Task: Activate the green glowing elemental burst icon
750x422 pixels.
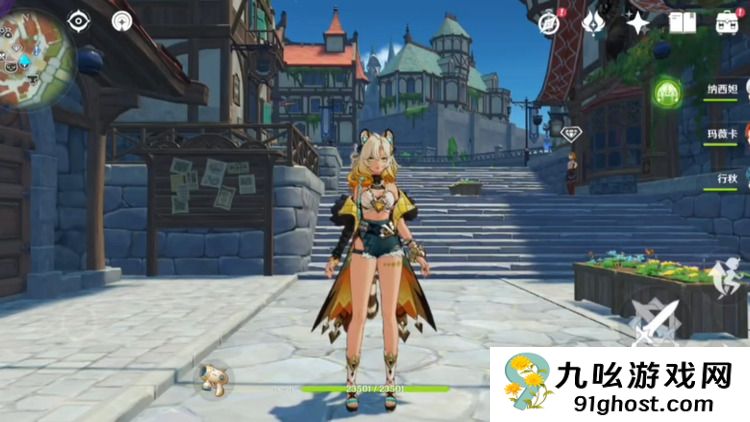Action: tap(667, 94)
